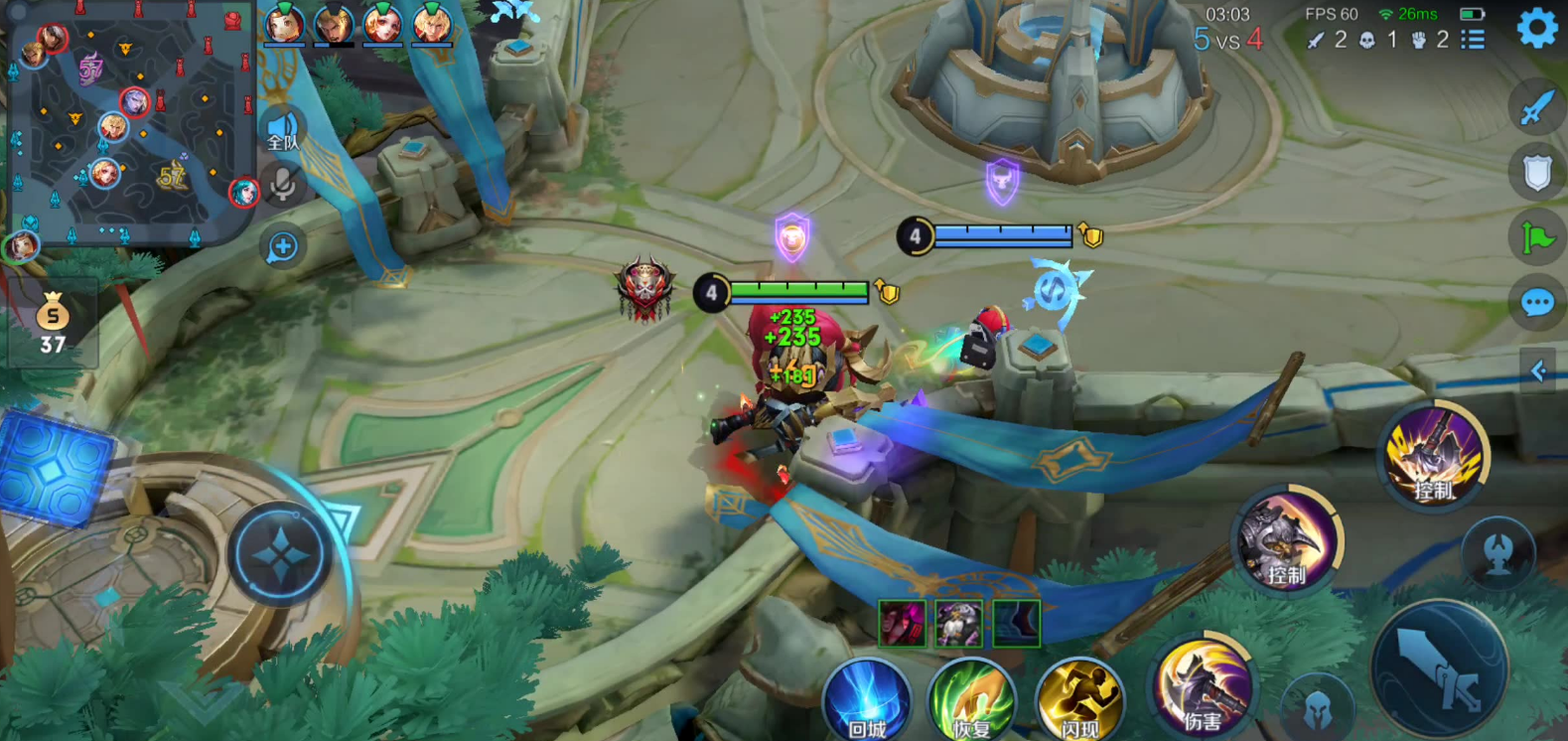Viewport: 1568px width, 741px height.
Task: Open the settings gear menu
Action: click(x=1537, y=28)
